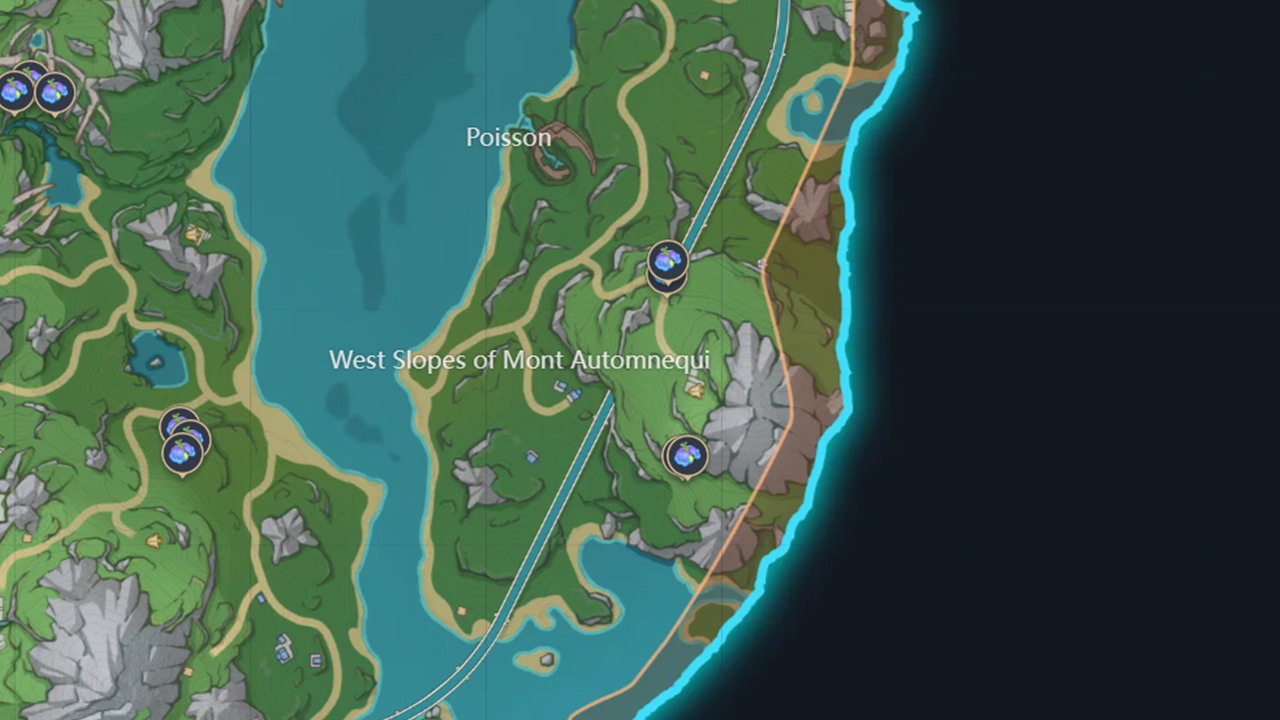Click the Bulle Fruit marker on Mont Automnequi slope
1280x720 pixels.
[684, 456]
